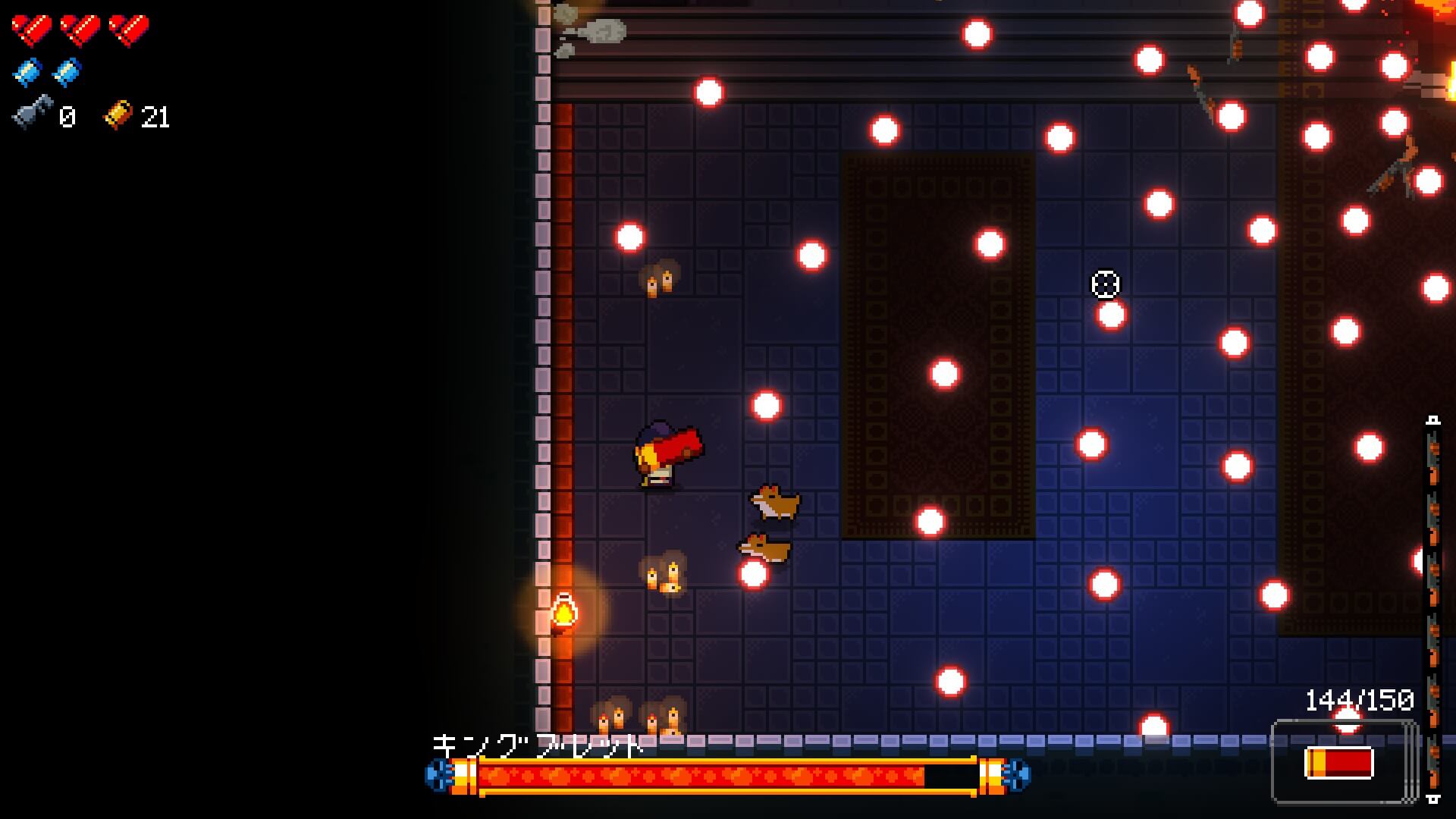Click the gold shell currency icon
Screen dimensions: 1456x819
click(x=118, y=115)
